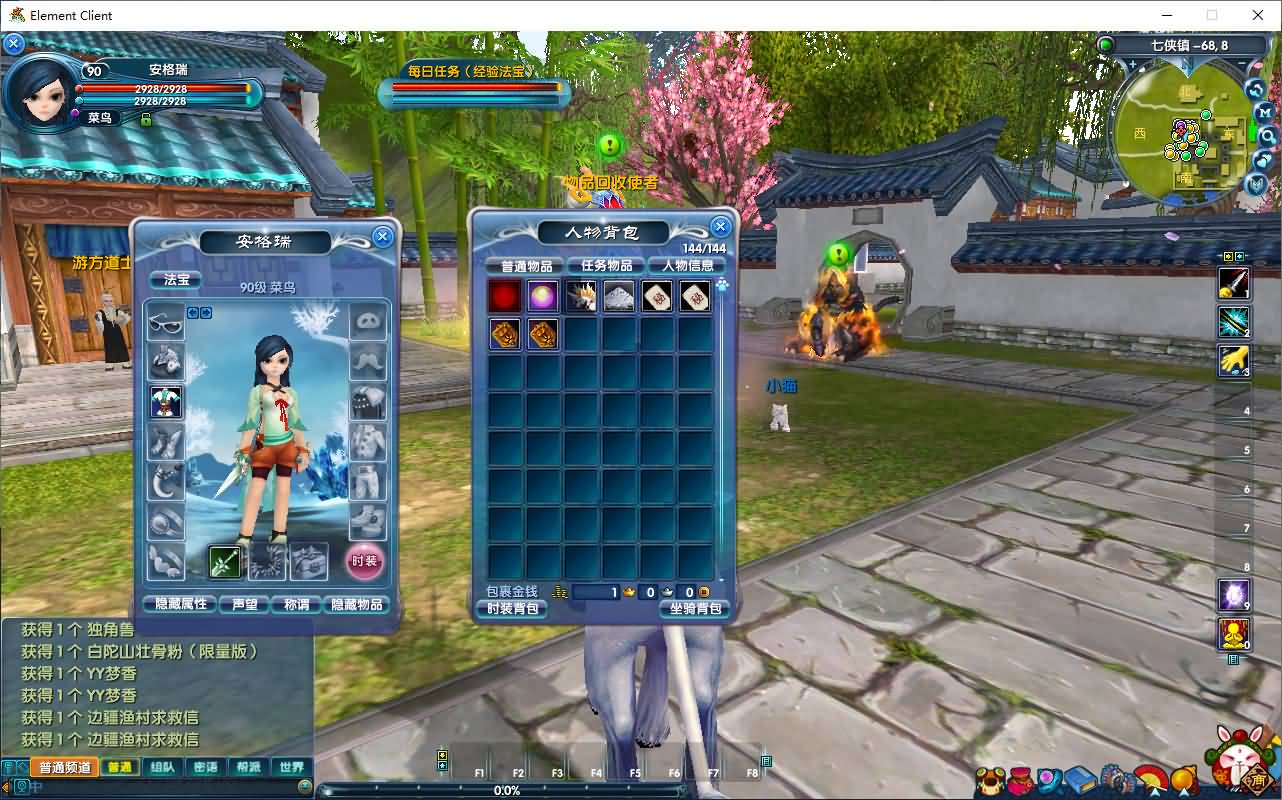Close the 人物背包 inventory window

point(719,226)
